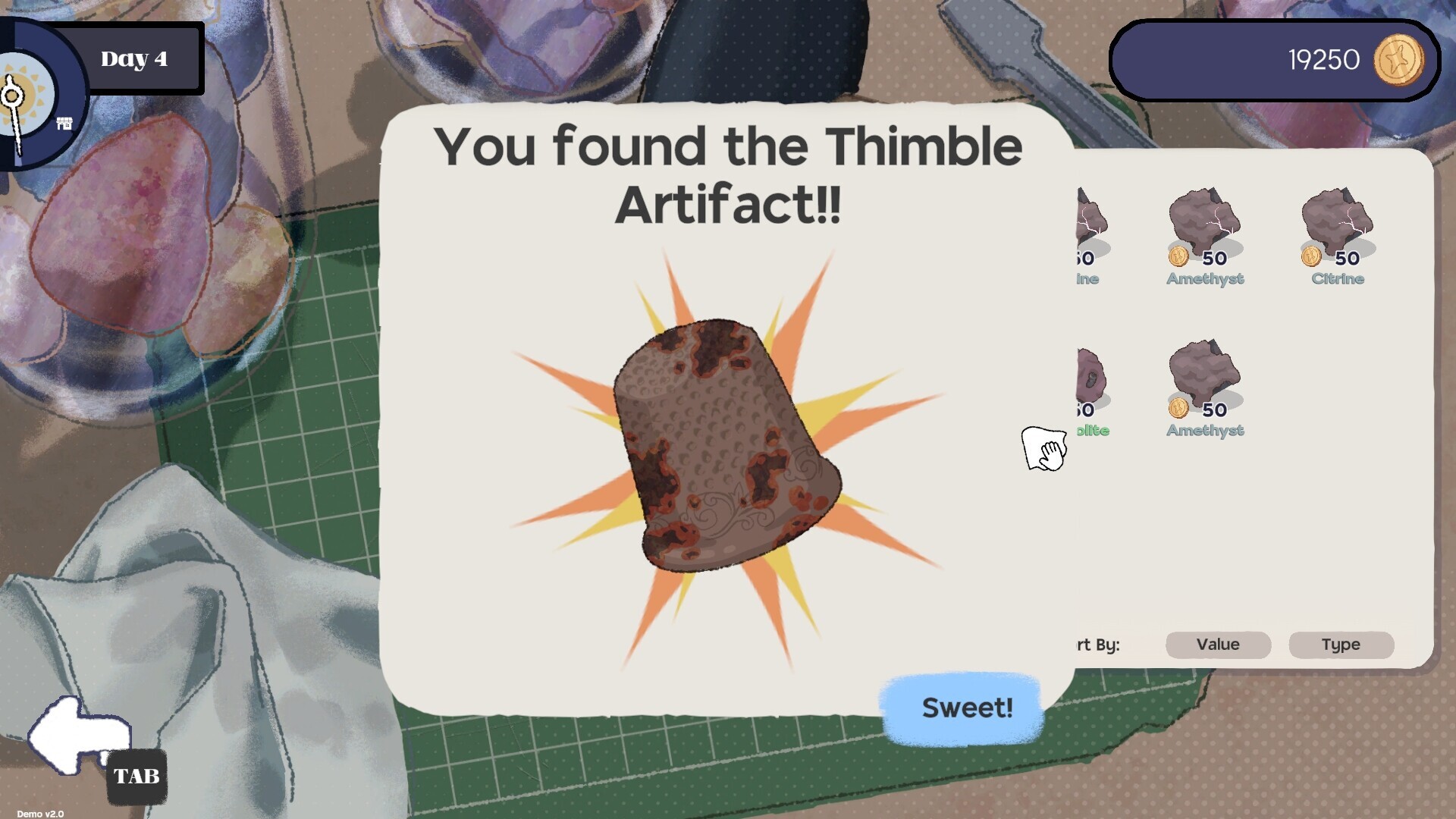The height and width of the screenshot is (819, 1456).
Task: Toggle sorting by Type
Action: coord(1341,645)
